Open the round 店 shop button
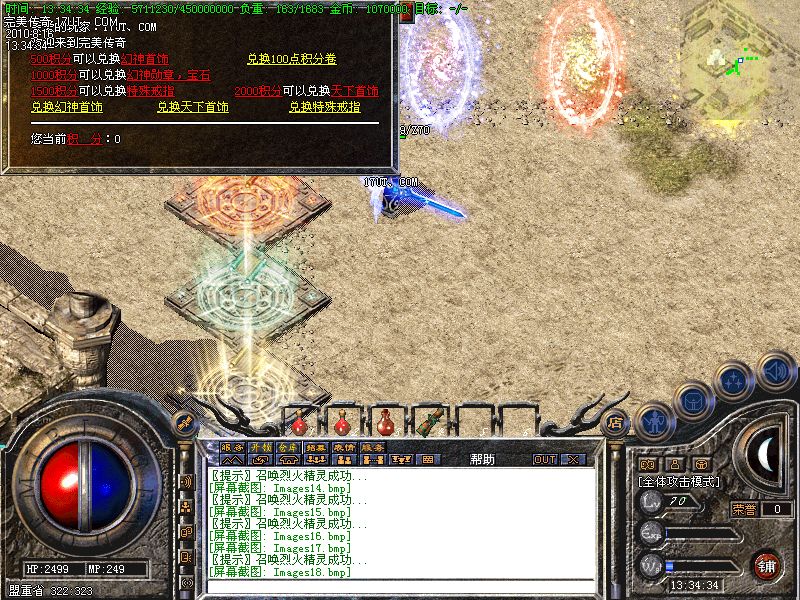This screenshot has width=800, height=600. click(616, 421)
